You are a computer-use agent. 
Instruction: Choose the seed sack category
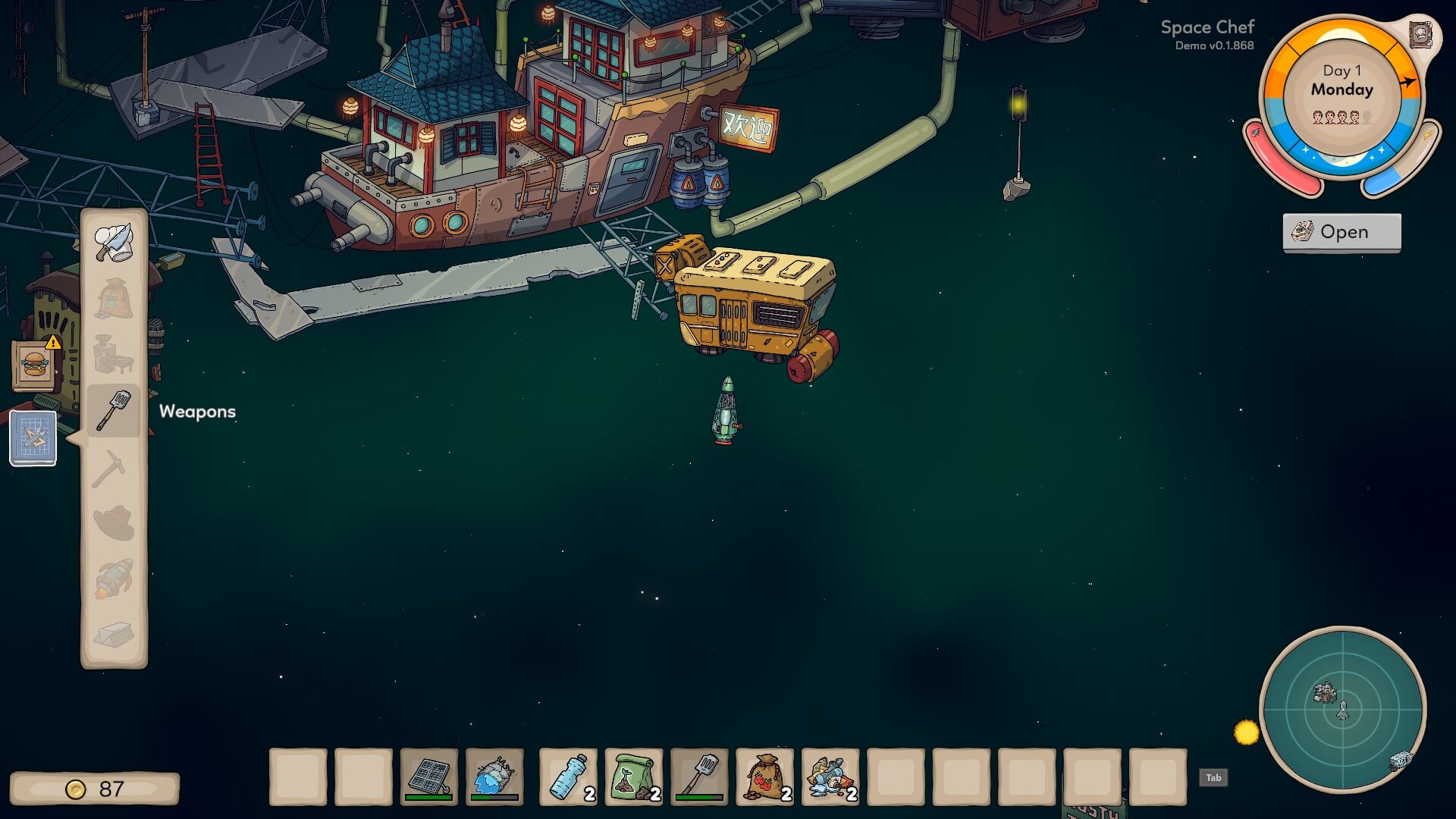114,298
